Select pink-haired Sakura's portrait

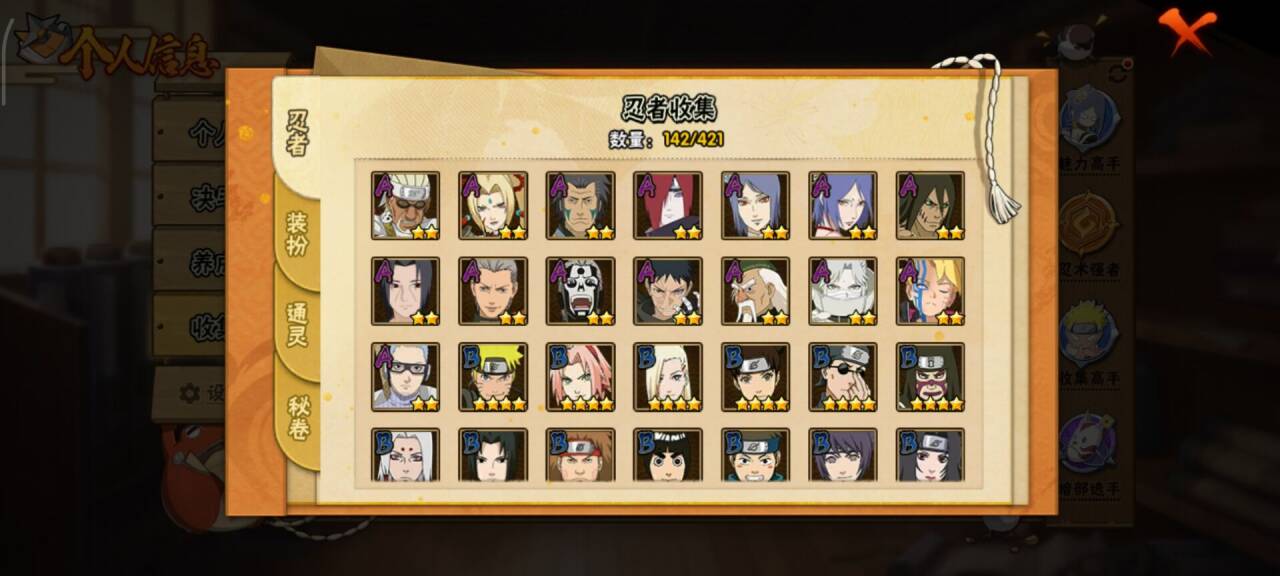tap(580, 377)
